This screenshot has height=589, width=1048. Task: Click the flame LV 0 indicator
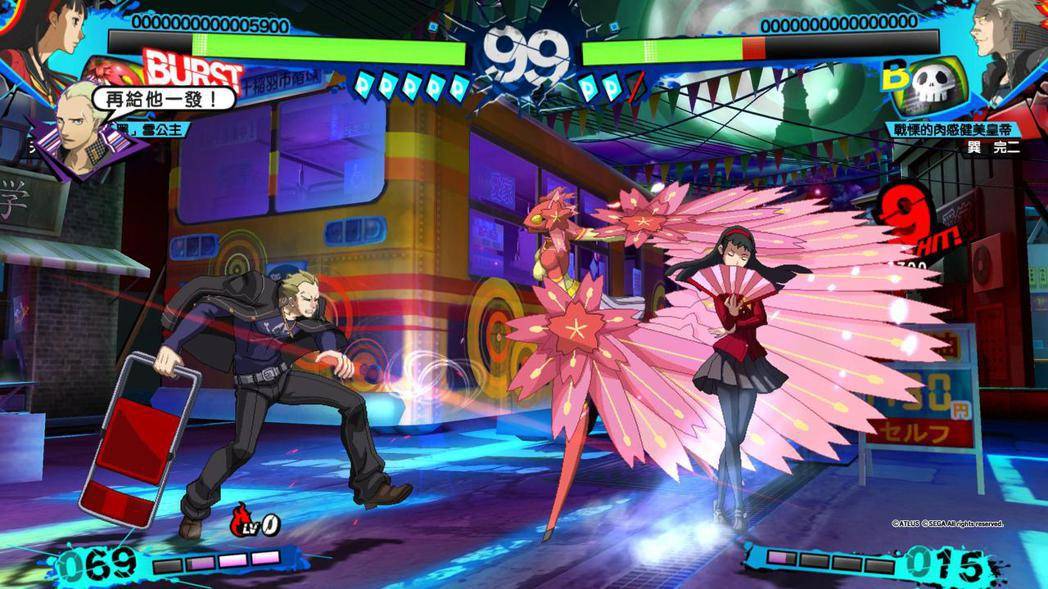[x=256, y=520]
